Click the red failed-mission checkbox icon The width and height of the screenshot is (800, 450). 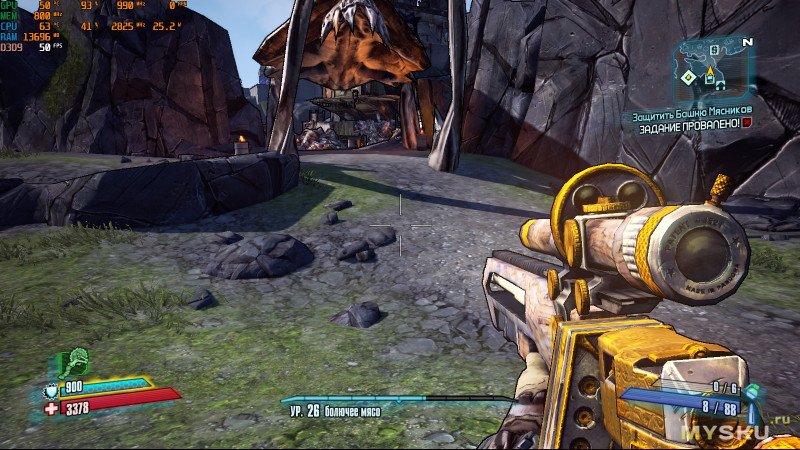click(747, 123)
